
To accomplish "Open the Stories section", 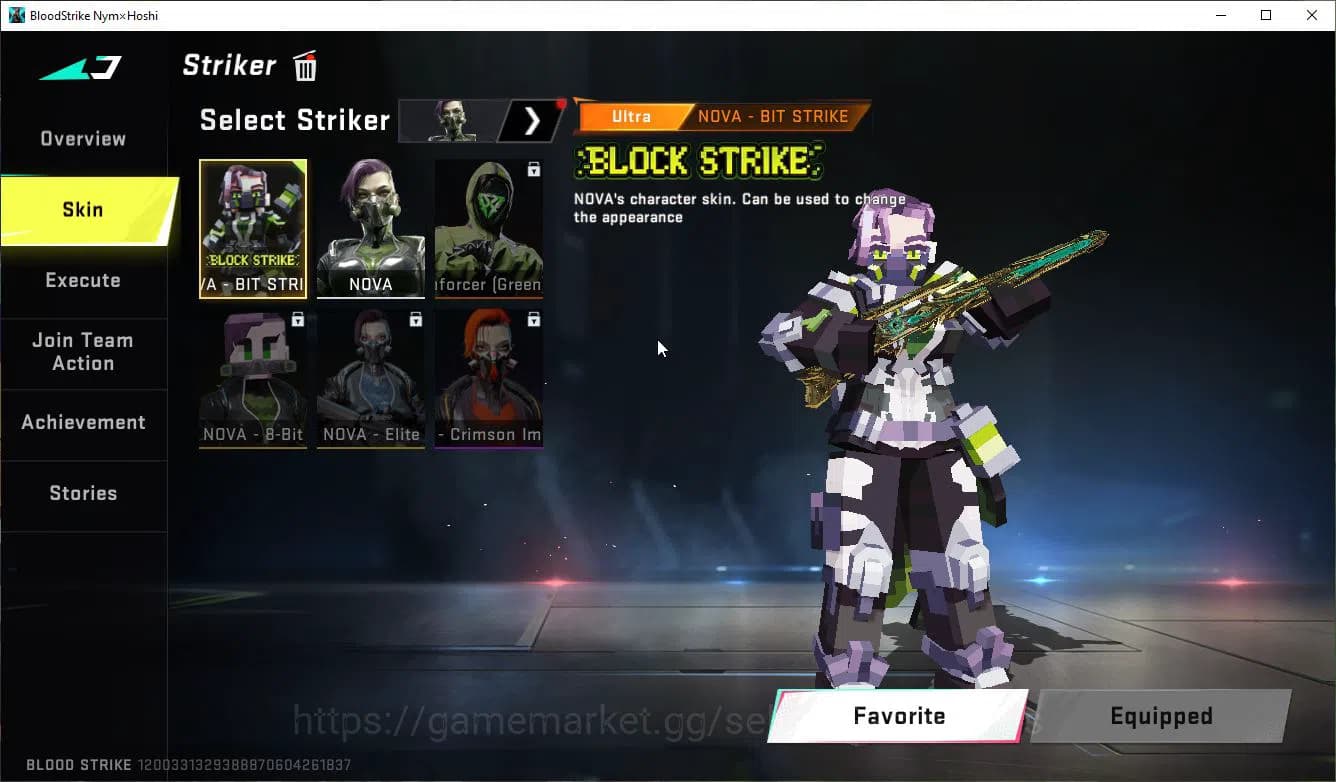I will click(84, 492).
